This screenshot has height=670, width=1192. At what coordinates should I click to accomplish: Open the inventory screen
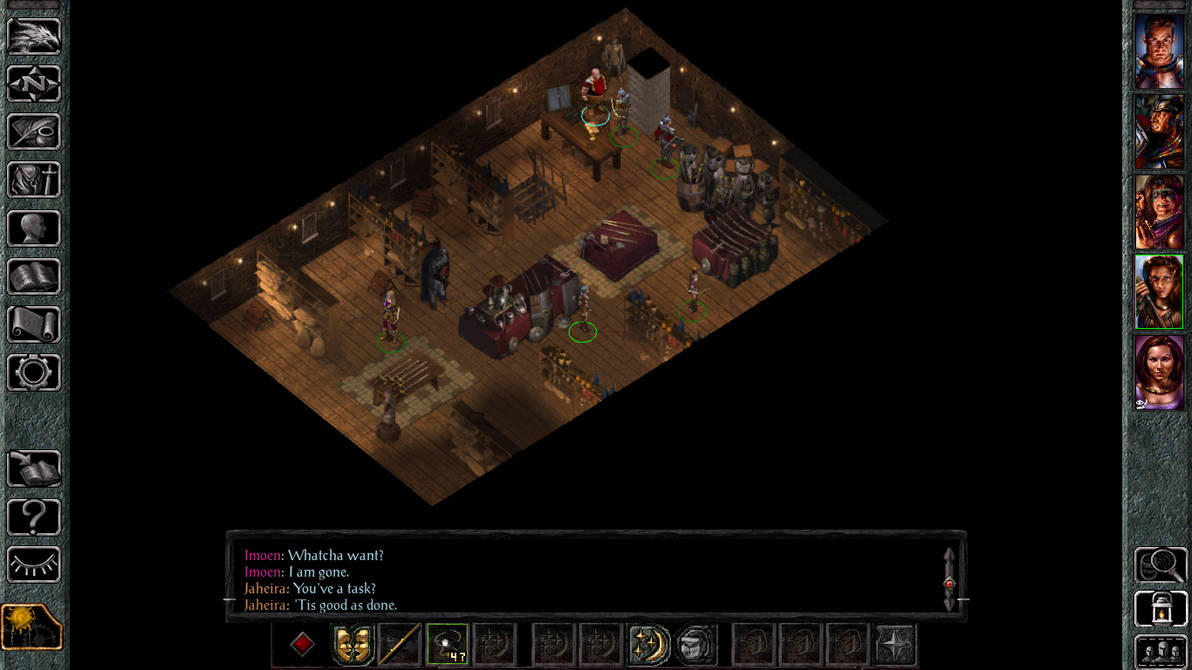pyautogui.click(x=34, y=180)
